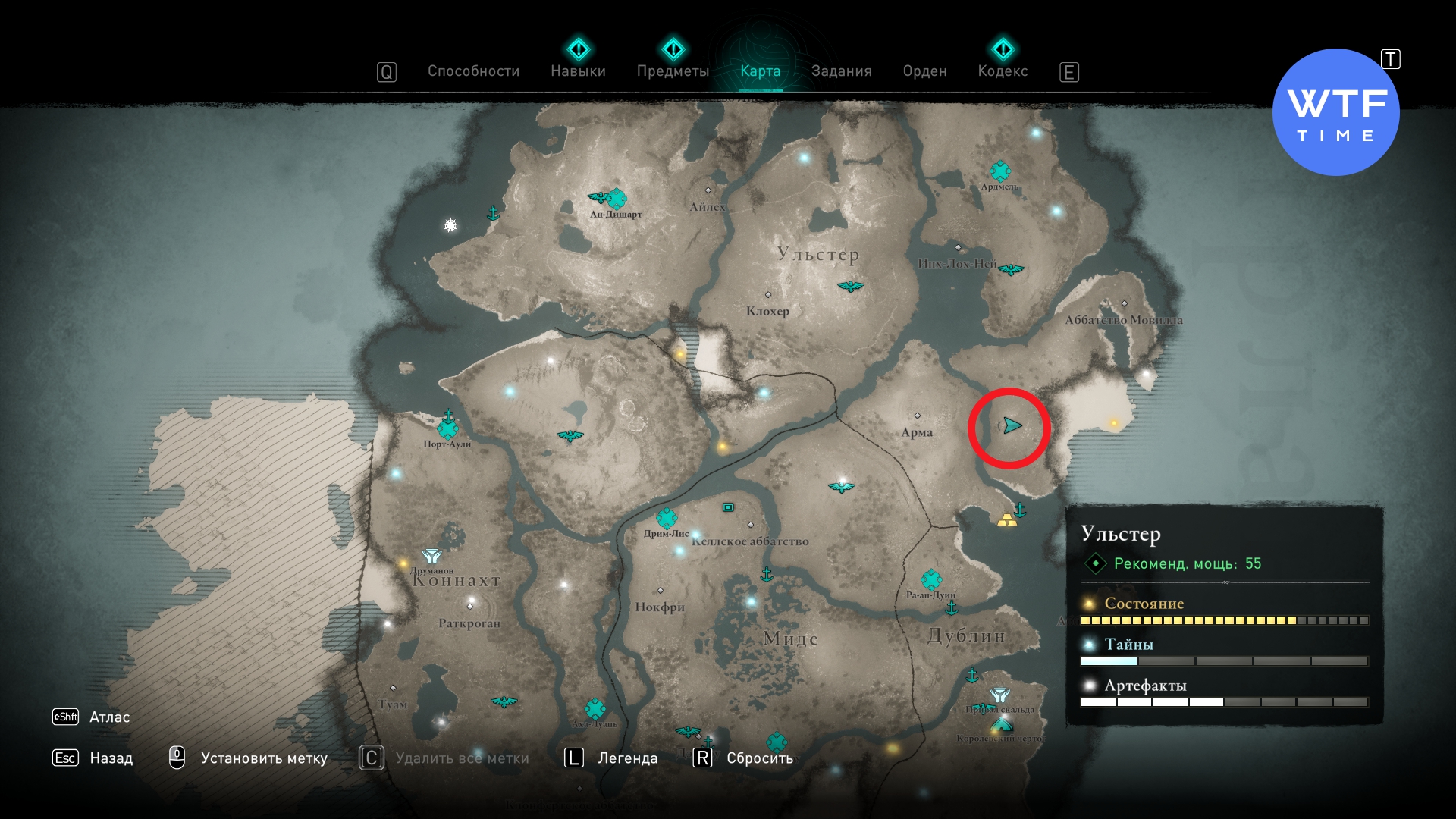Click Сбросить to reset the map
The height and width of the screenshot is (819, 1456).
[759, 758]
